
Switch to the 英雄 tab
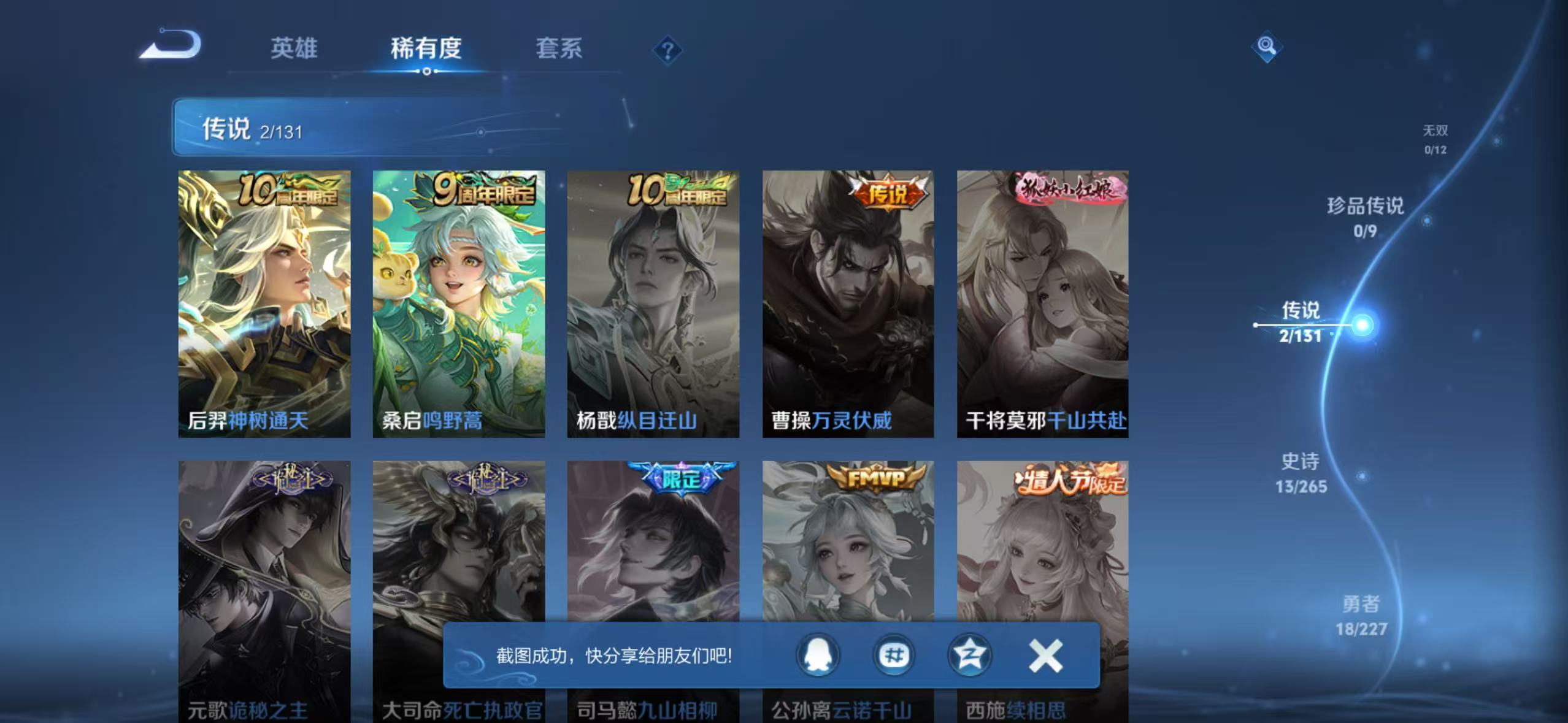click(x=294, y=49)
